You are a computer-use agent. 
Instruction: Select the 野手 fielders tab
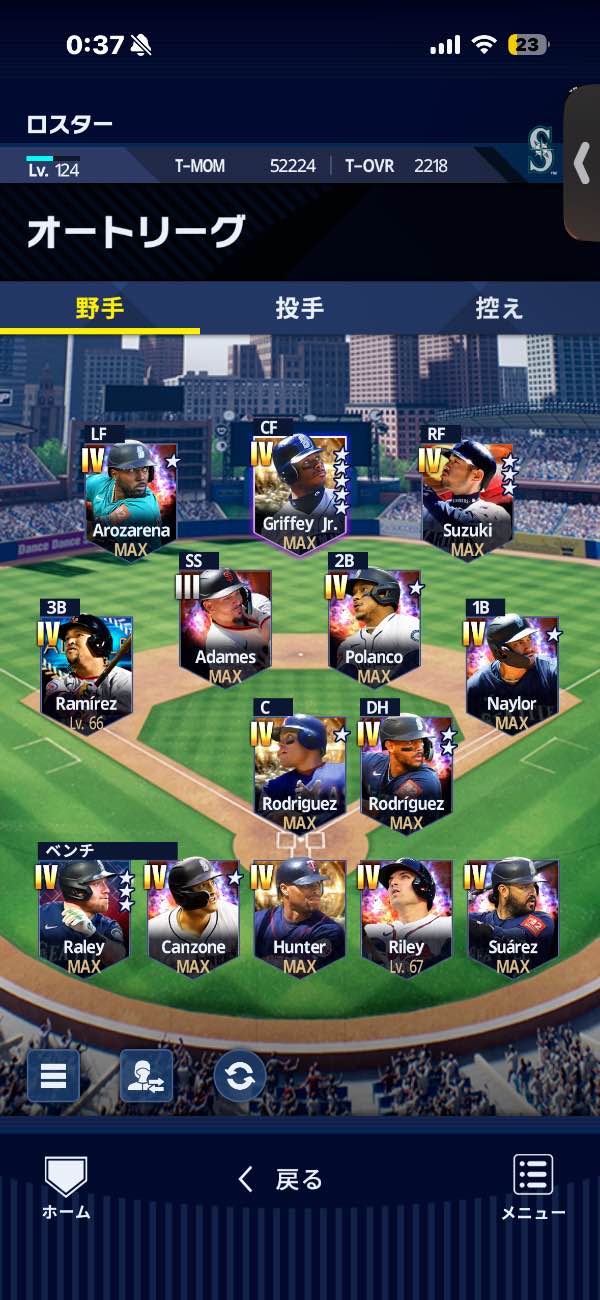coord(100,308)
